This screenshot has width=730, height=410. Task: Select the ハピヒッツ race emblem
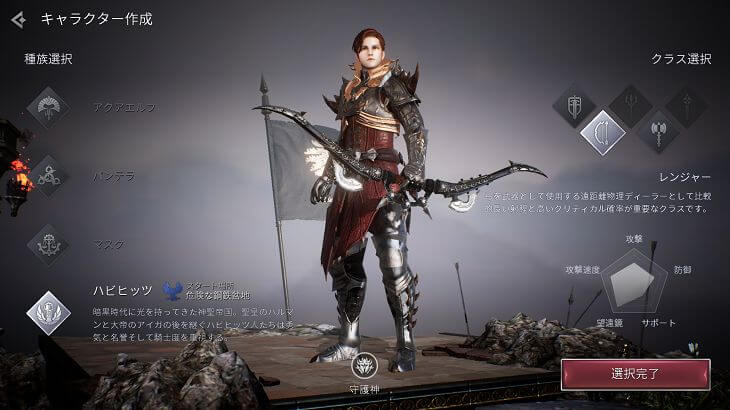47,311
